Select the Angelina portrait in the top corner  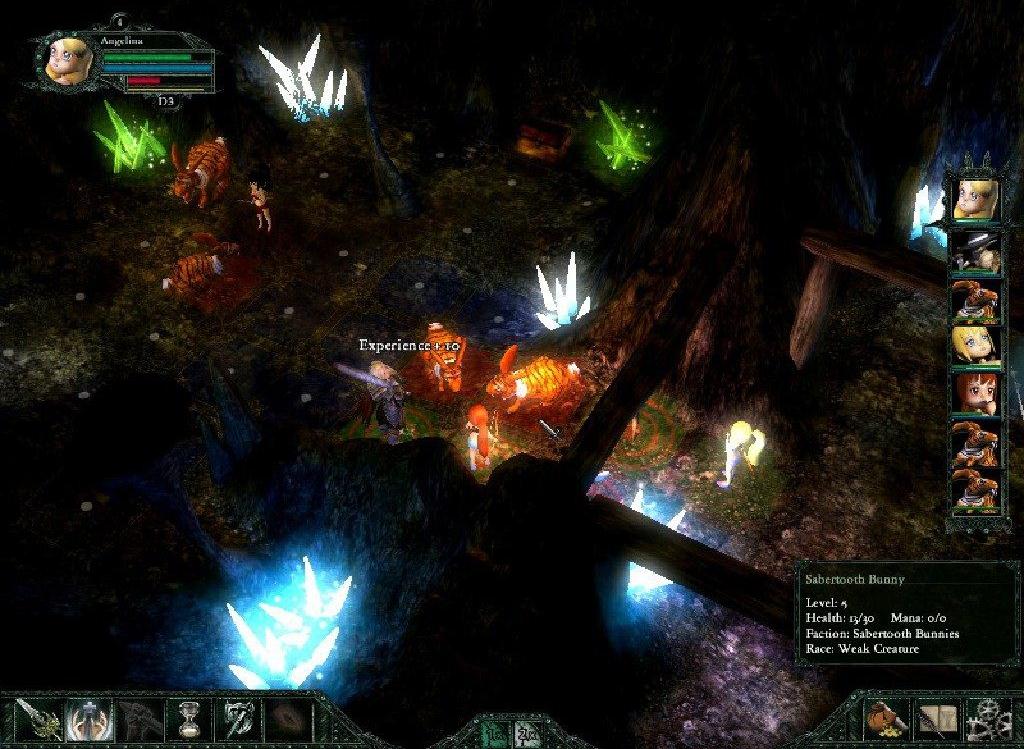67,60
